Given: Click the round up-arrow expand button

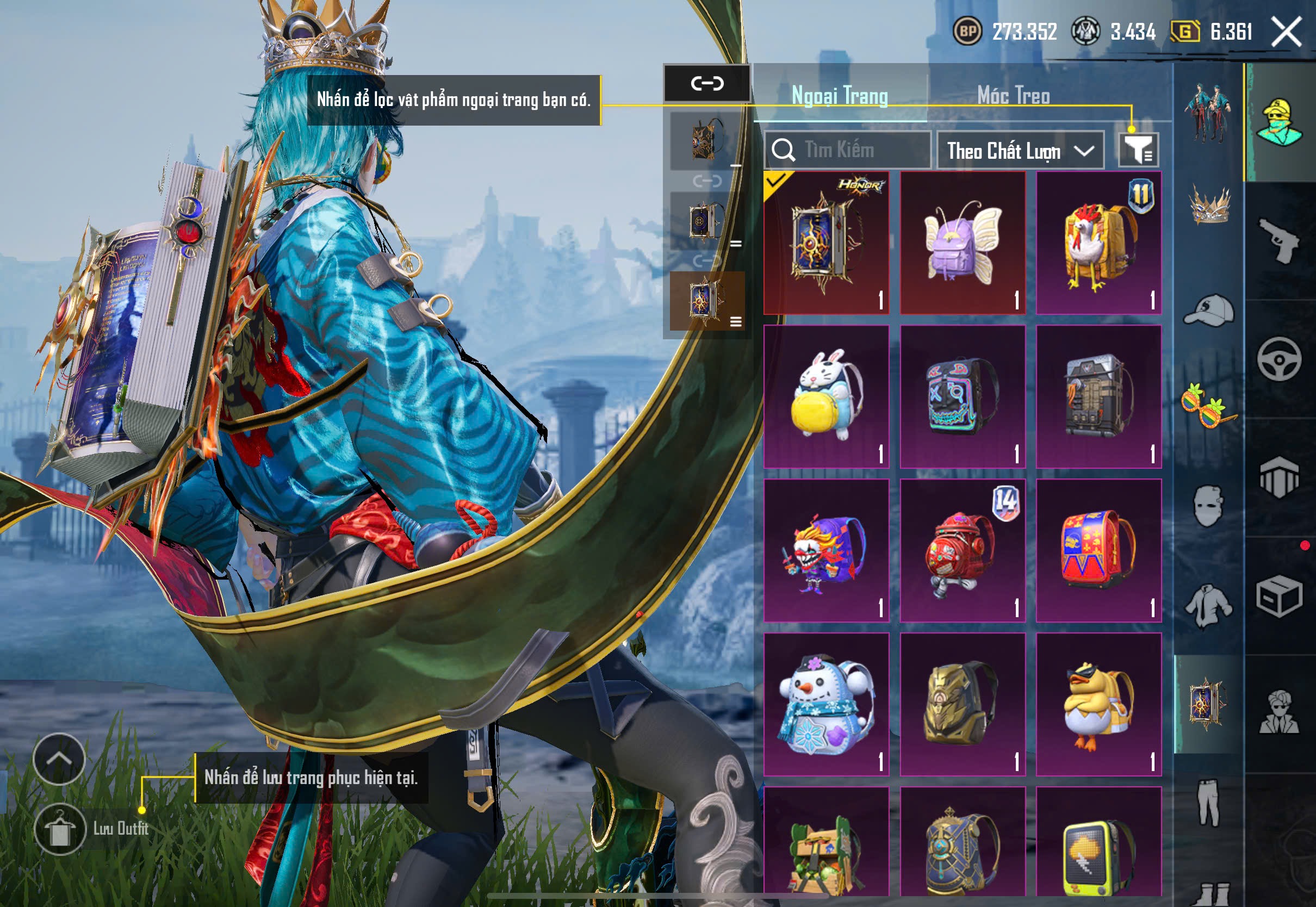Looking at the screenshot, I should click(59, 758).
